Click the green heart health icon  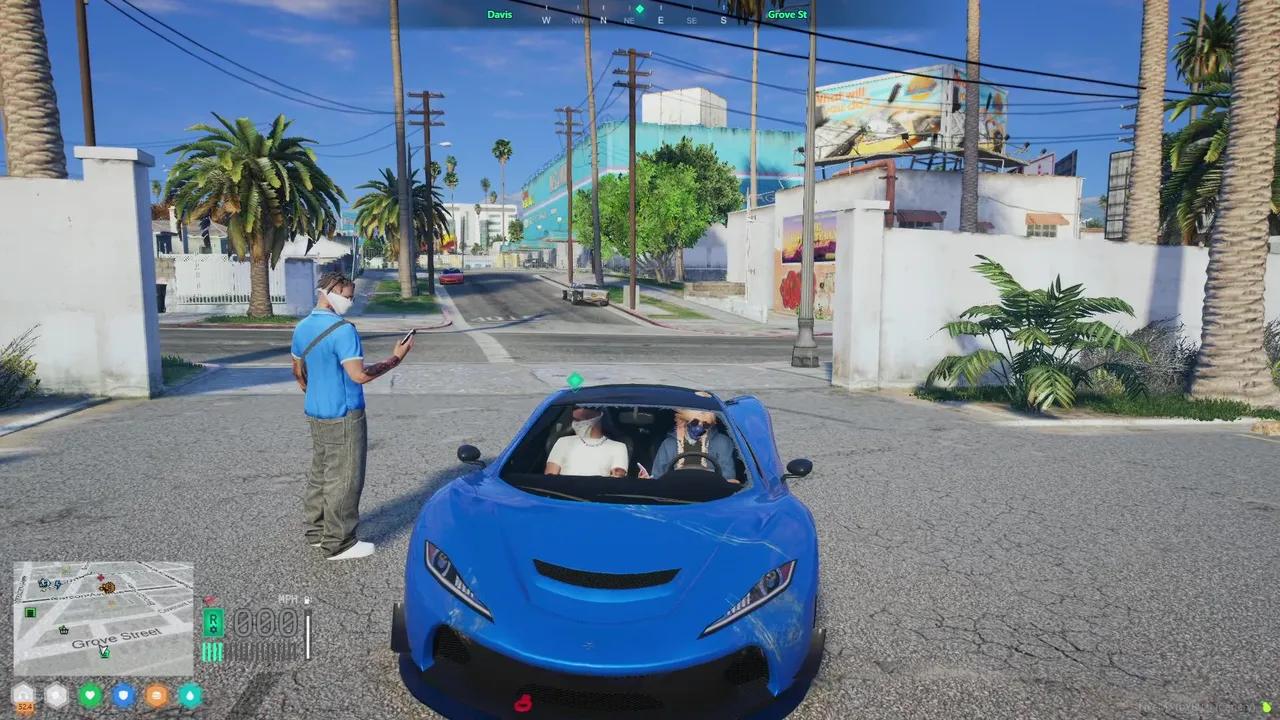tap(90, 695)
